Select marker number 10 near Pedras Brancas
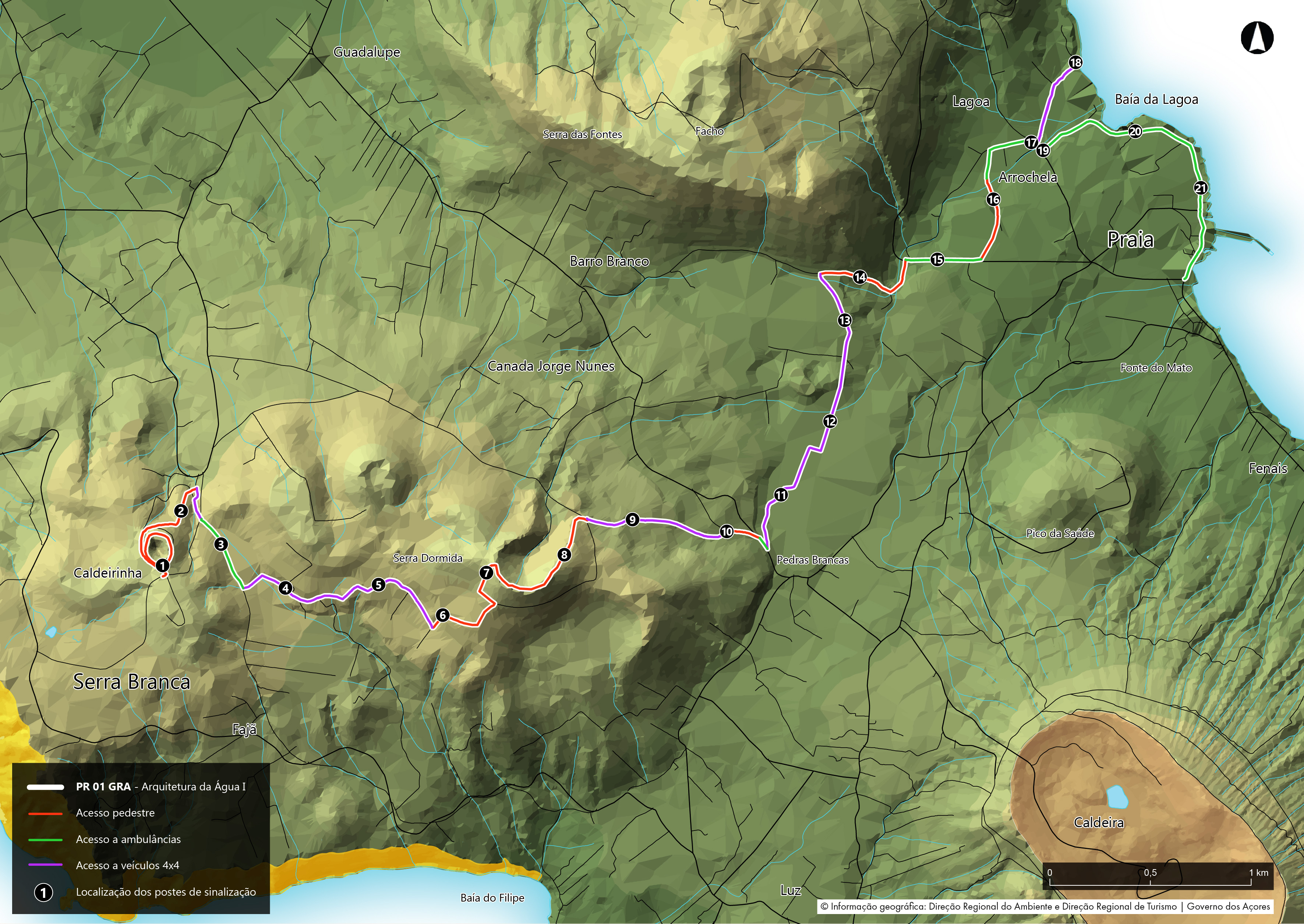 pyautogui.click(x=727, y=532)
